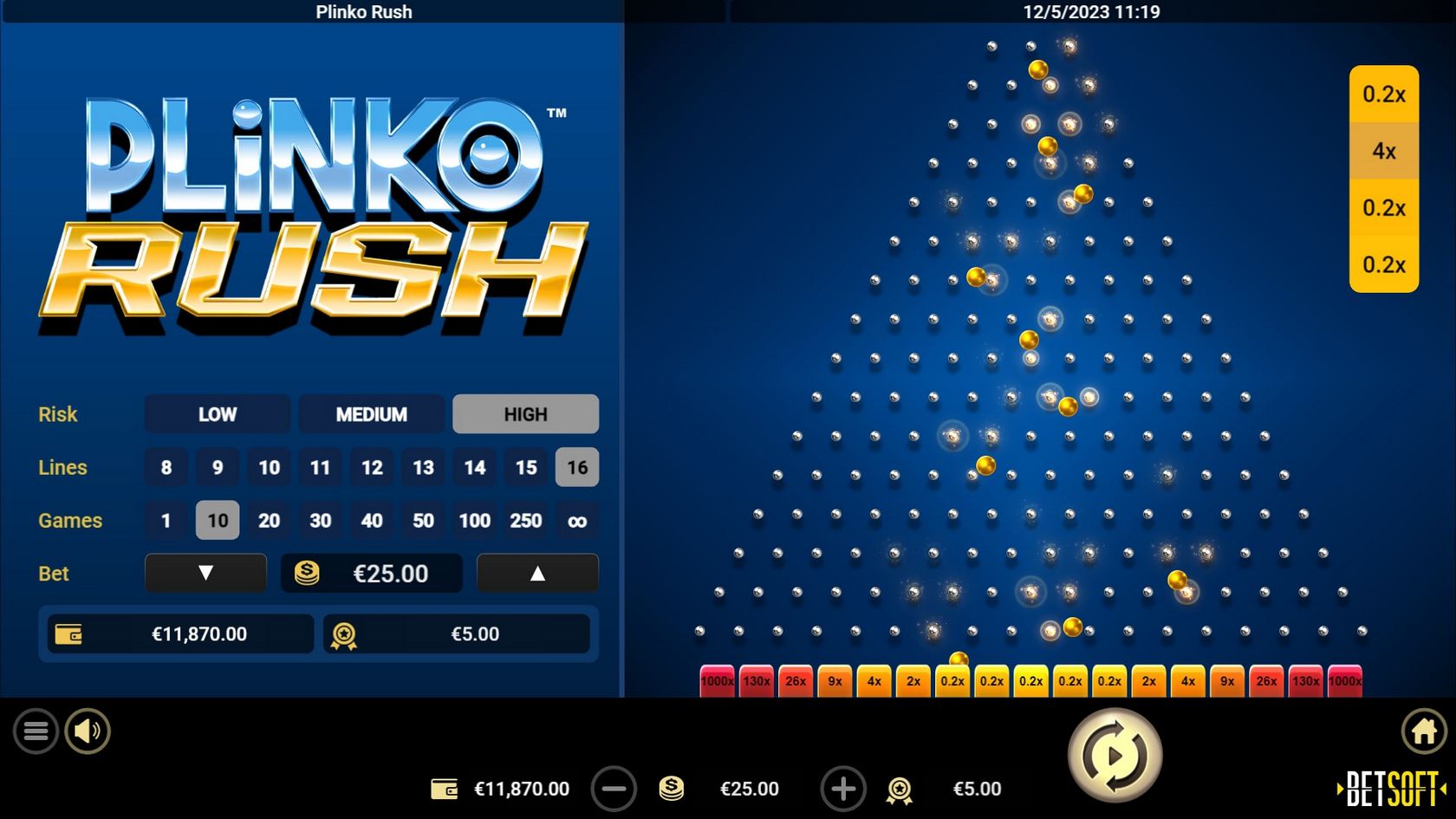Viewport: 1456px width, 819px height.
Task: Select the LOW risk level
Action: pos(217,414)
